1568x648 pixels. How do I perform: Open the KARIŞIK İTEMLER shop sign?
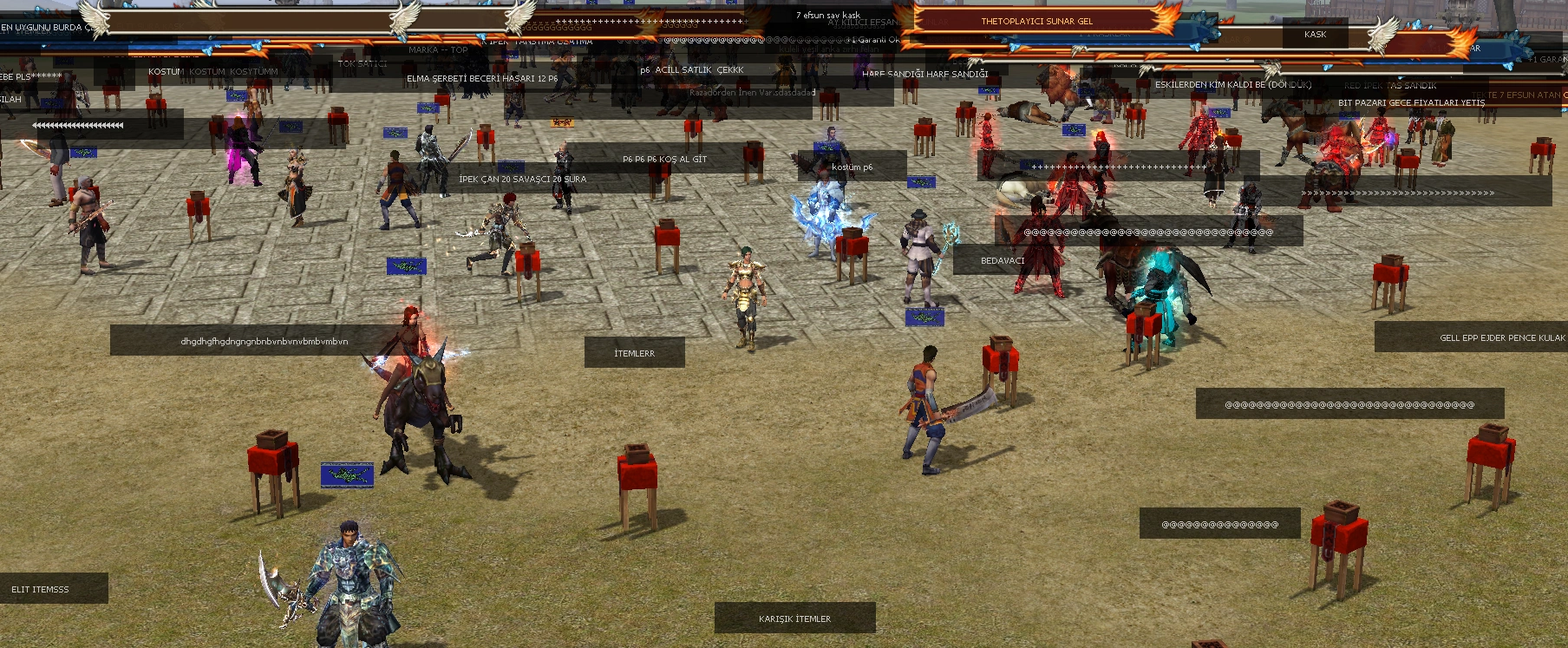[x=794, y=619]
